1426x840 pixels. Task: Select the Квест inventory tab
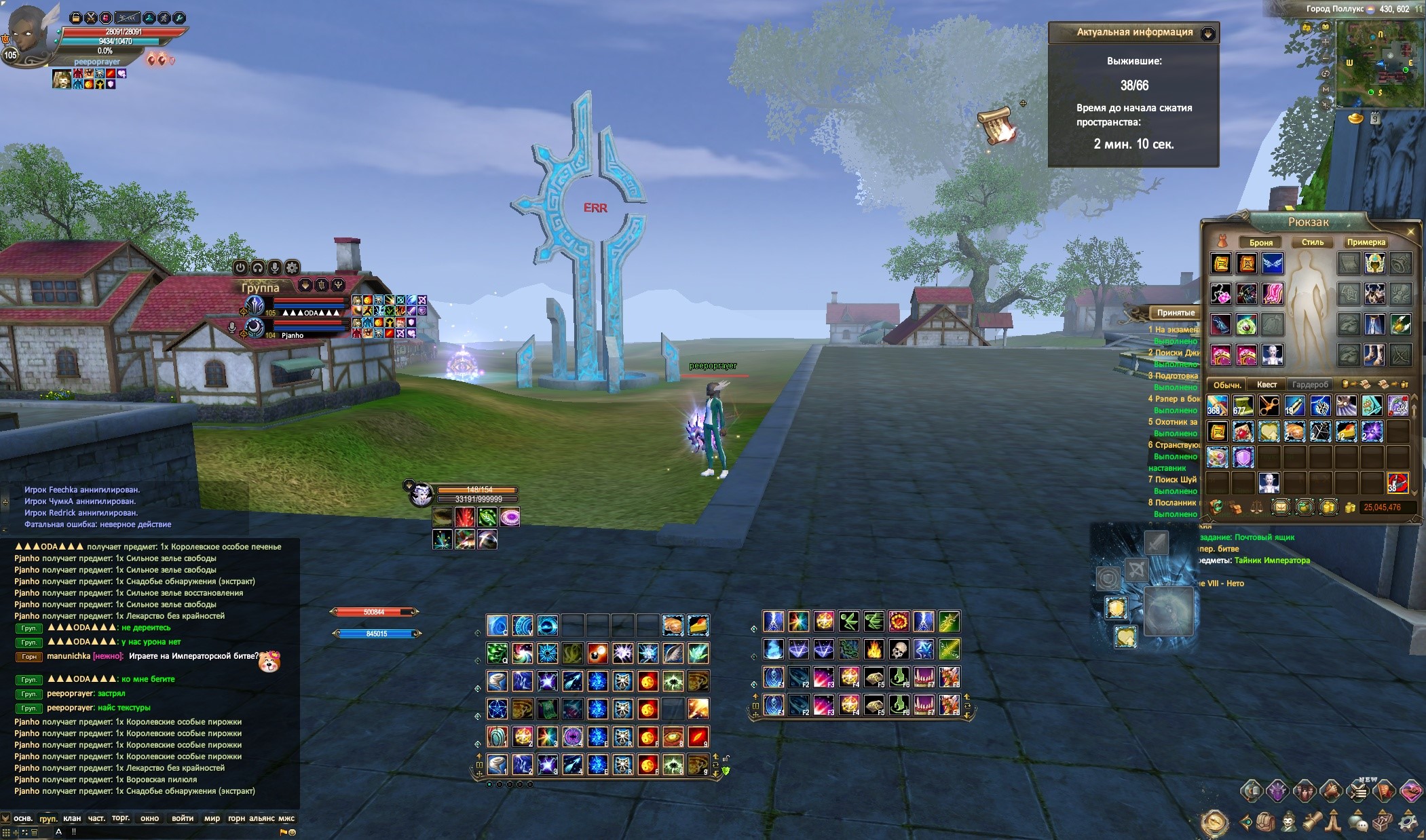1266,385
